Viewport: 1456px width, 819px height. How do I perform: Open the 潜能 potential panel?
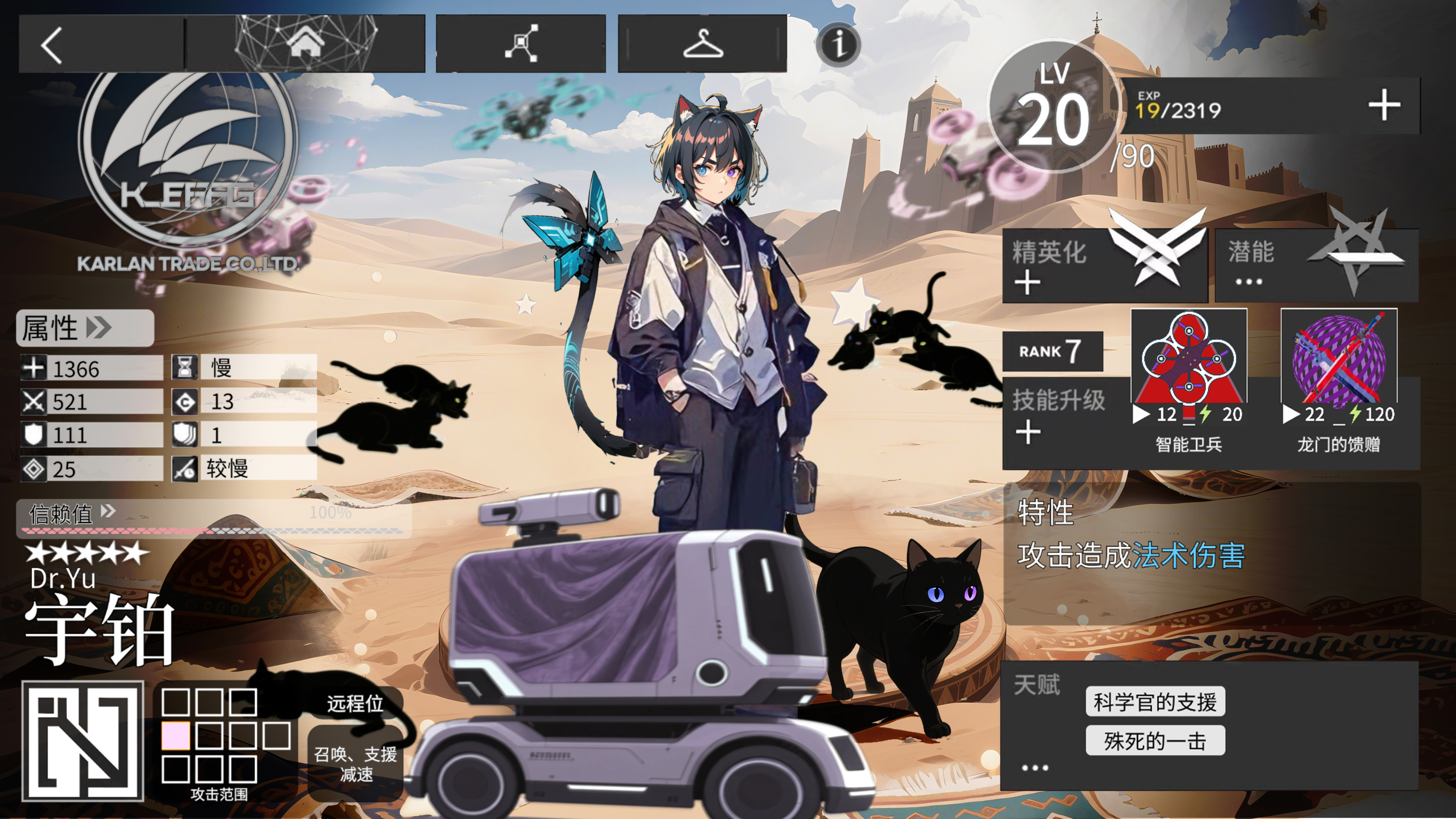[1316, 265]
